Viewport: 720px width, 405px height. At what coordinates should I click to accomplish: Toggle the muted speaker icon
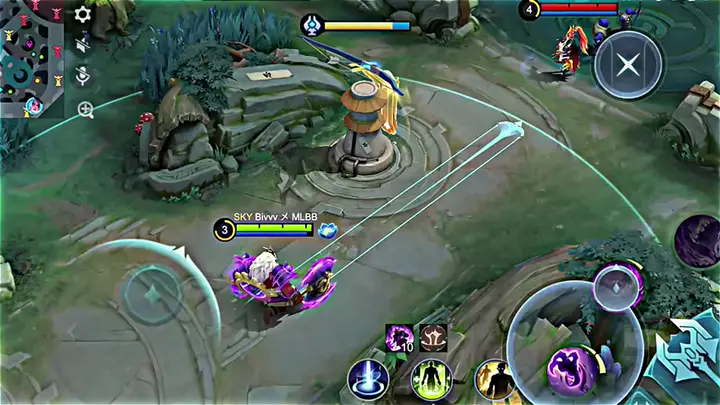click(x=84, y=45)
